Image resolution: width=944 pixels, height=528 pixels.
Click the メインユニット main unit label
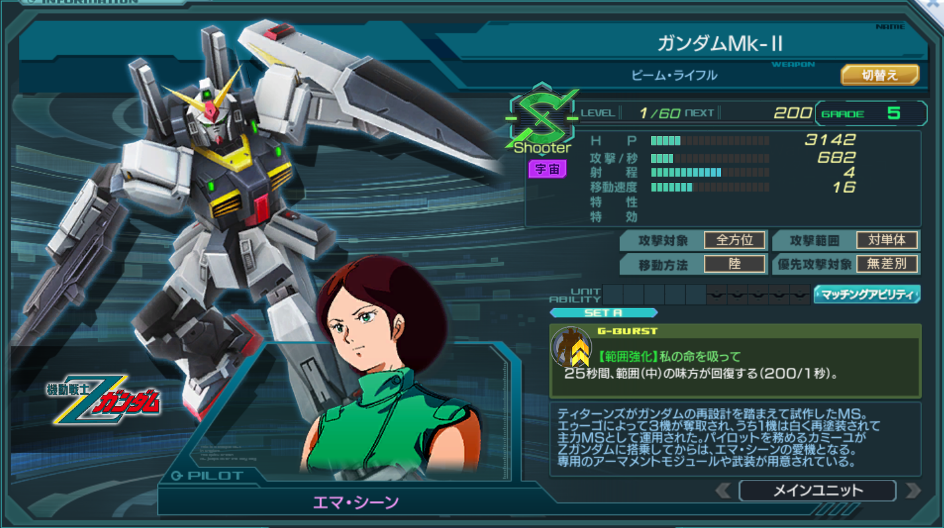tap(817, 490)
